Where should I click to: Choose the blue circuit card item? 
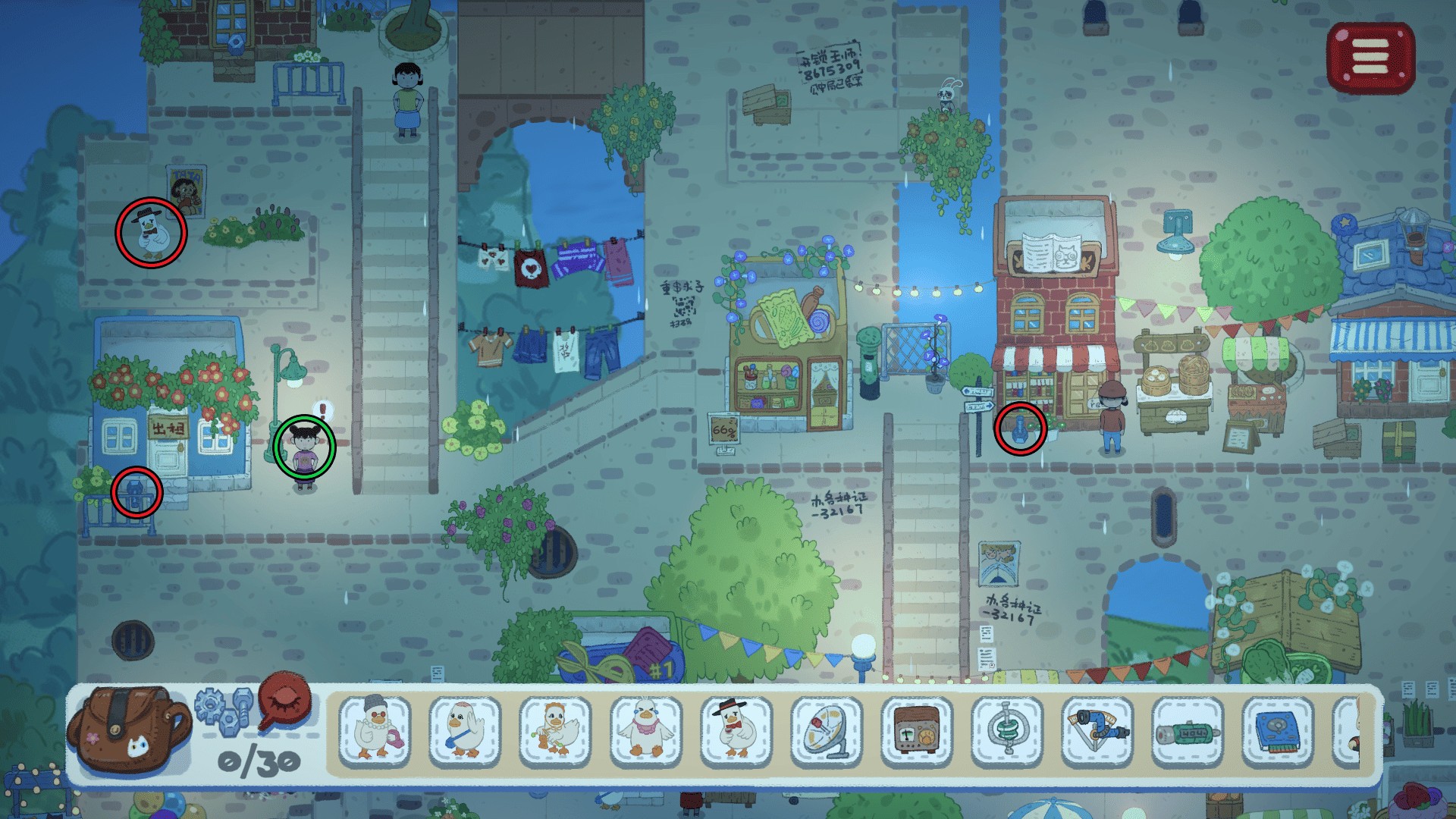tap(1278, 730)
